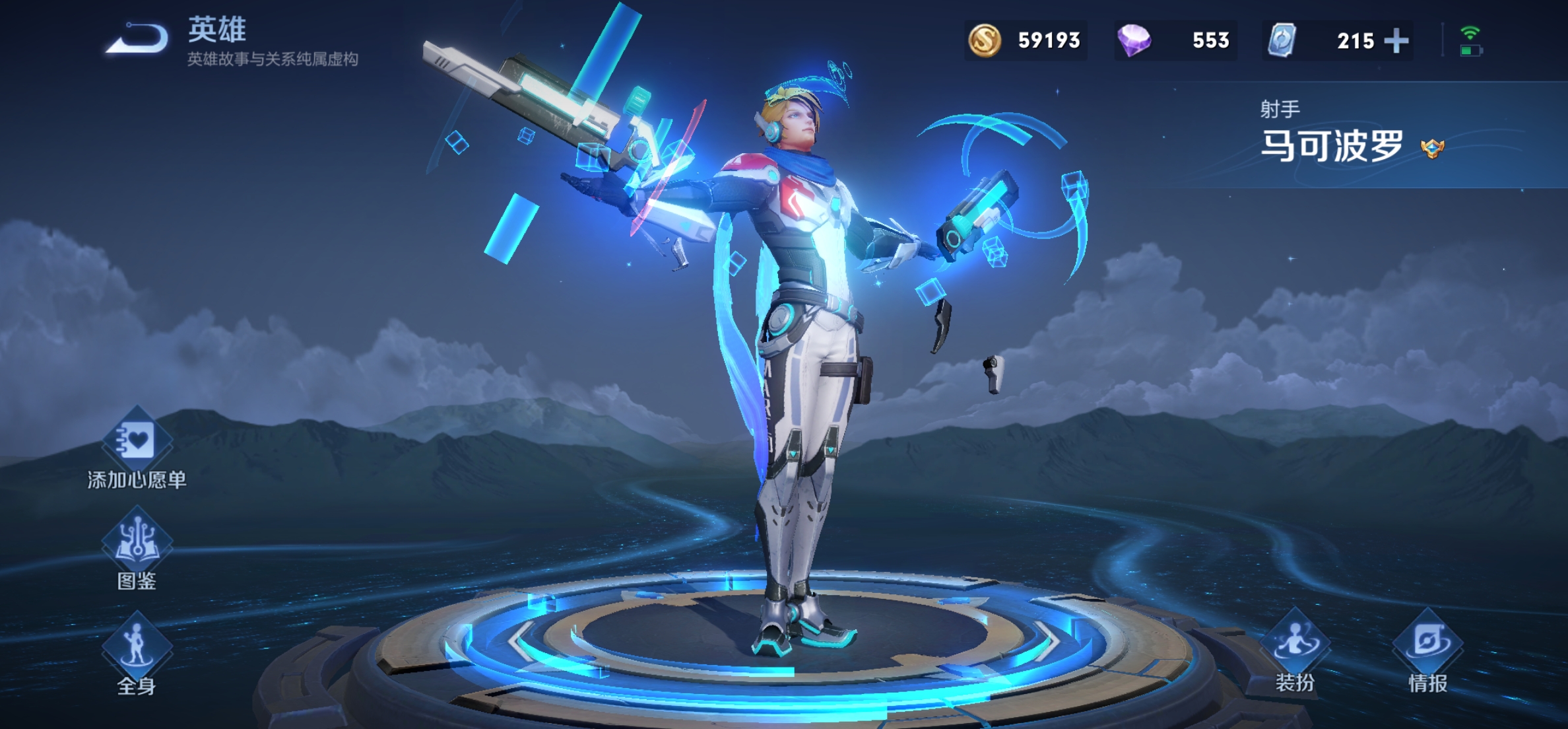1568x729 pixels.
Task: Go back using the return arrow
Action: [139, 38]
